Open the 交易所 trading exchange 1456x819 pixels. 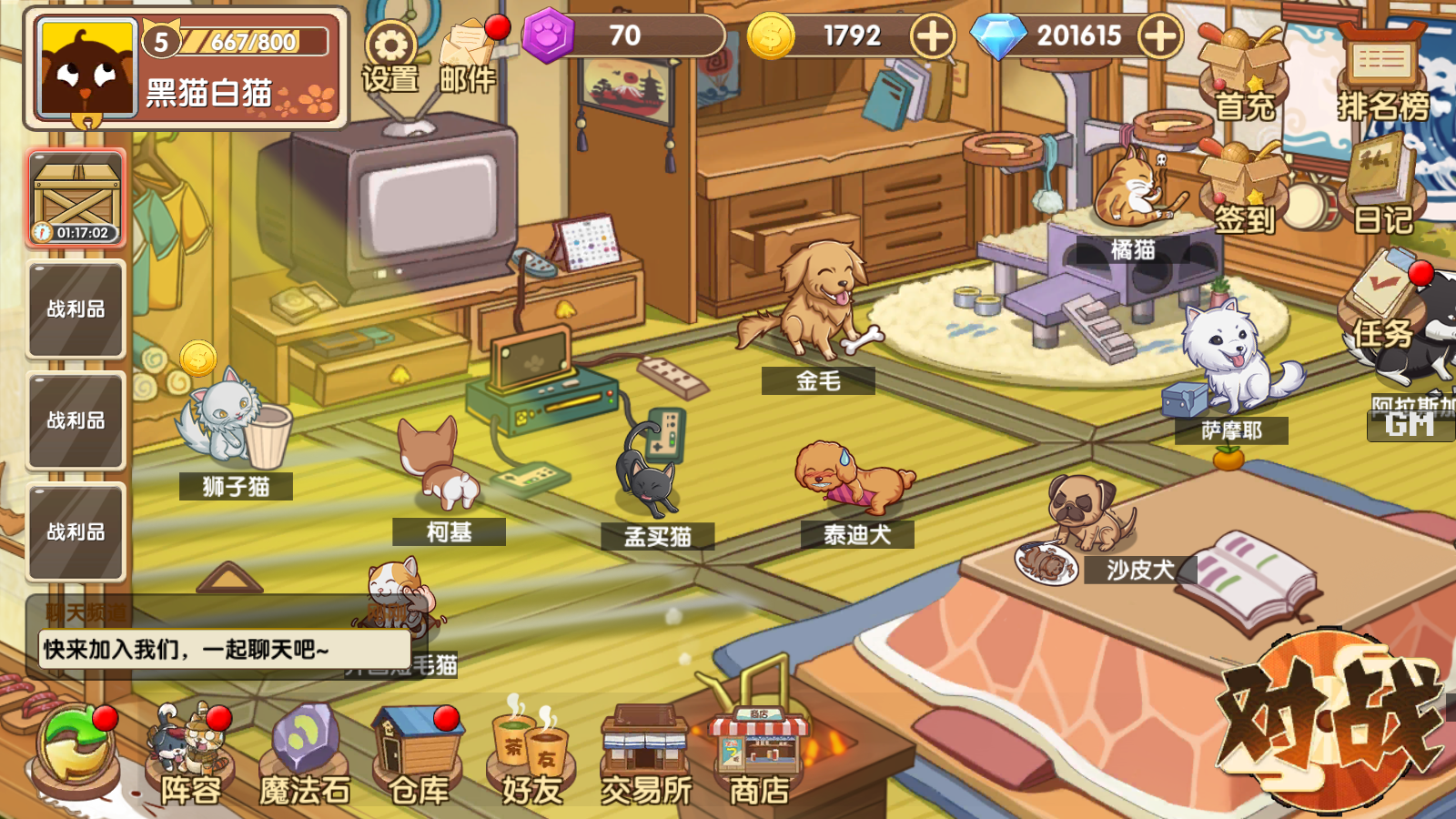click(x=645, y=755)
